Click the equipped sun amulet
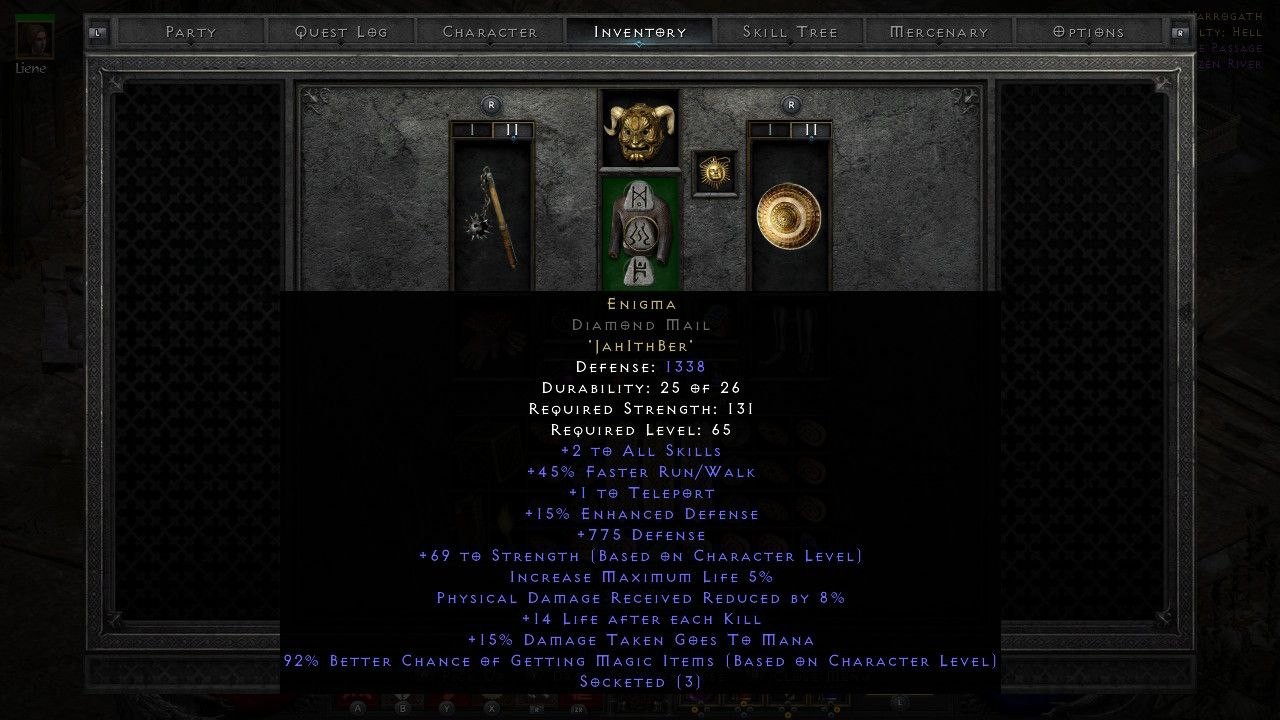The width and height of the screenshot is (1280, 720). [715, 170]
